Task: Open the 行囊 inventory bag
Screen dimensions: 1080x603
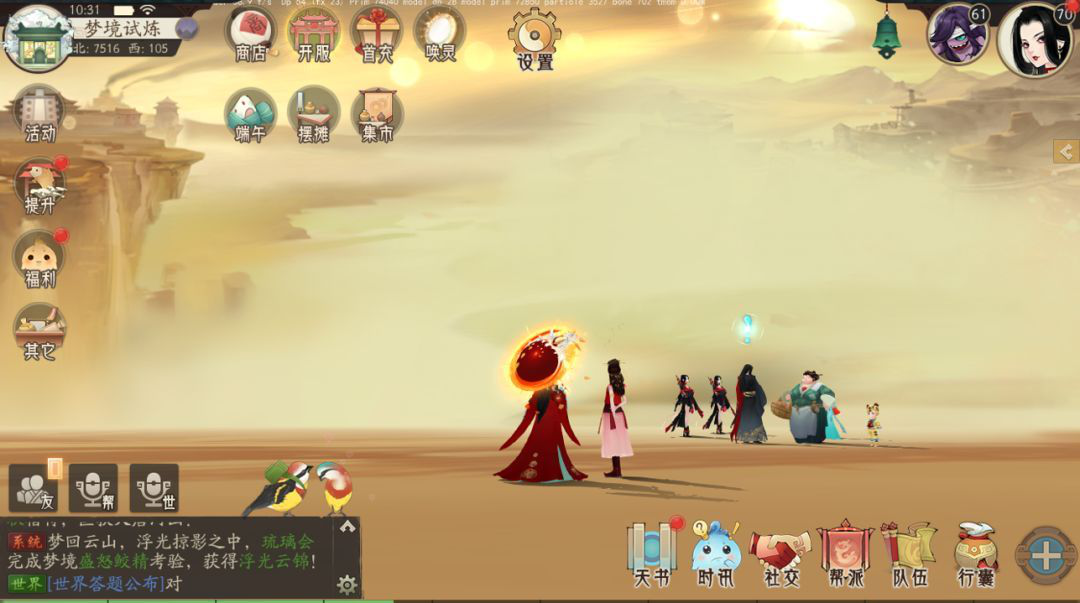Action: (x=975, y=553)
